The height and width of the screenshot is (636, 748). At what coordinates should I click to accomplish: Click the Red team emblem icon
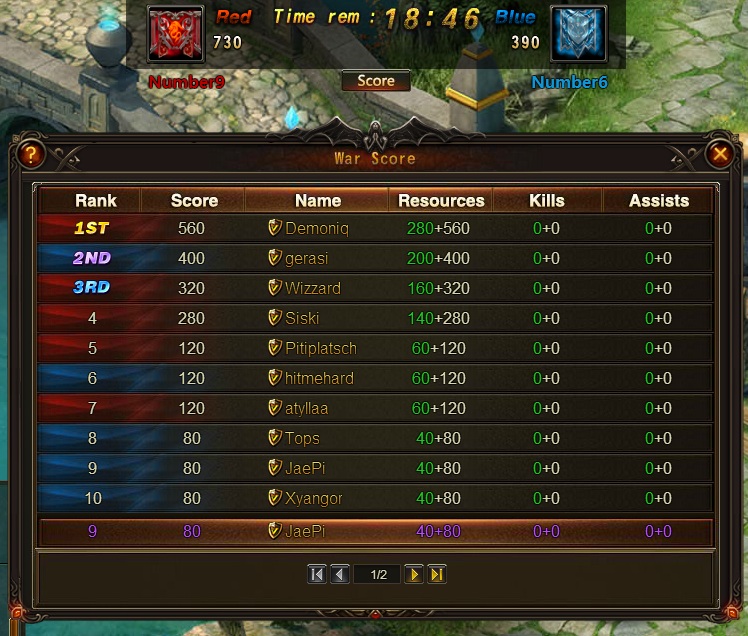(176, 33)
